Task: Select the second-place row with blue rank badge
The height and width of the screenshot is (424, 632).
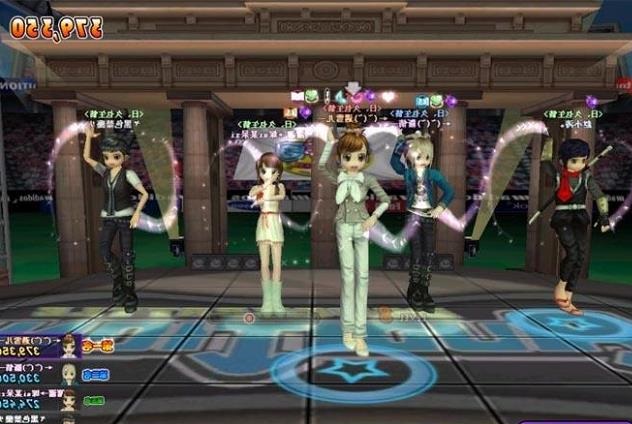Action: [50, 374]
